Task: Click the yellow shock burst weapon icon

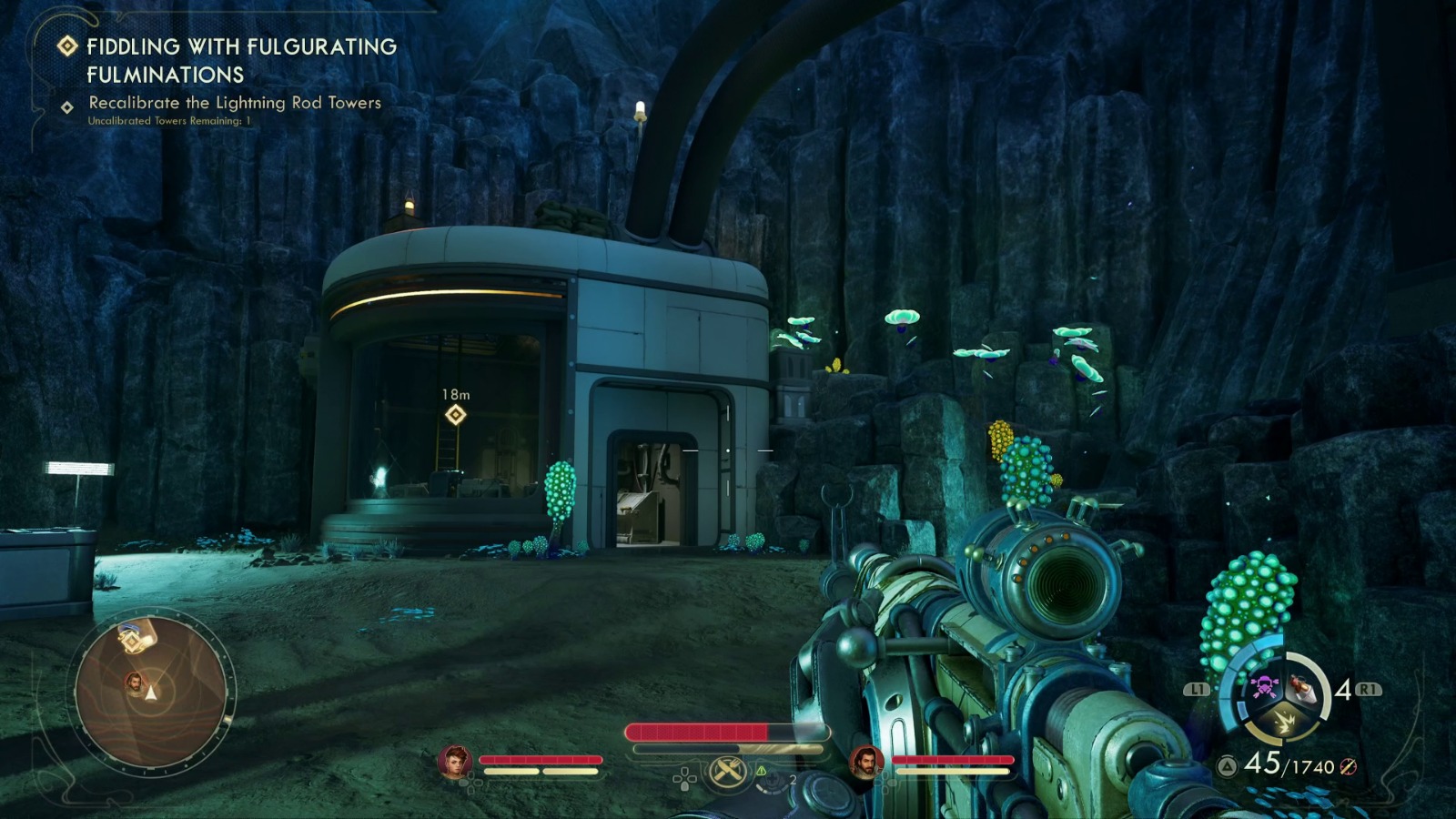Action: [x=1284, y=722]
